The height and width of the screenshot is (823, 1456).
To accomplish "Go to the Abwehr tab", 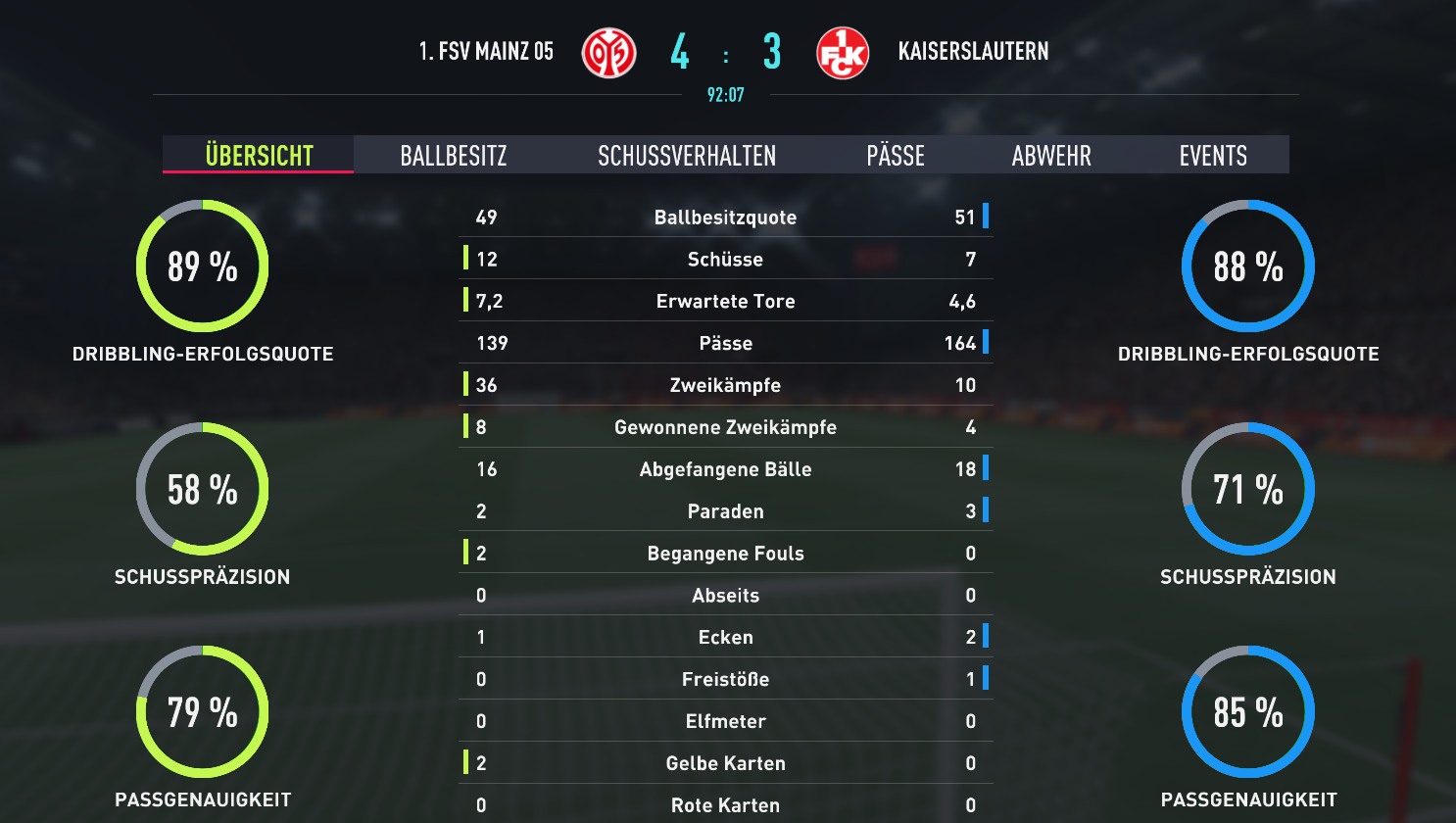I will coord(1051,155).
